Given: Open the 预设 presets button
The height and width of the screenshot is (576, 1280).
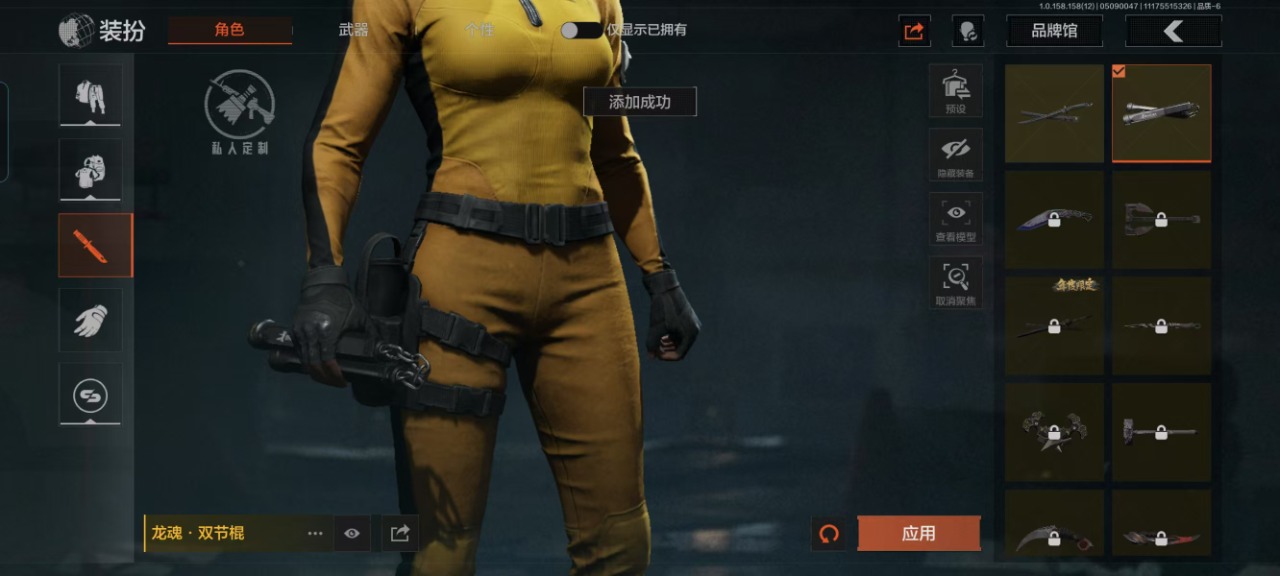Looking at the screenshot, I should (955, 90).
